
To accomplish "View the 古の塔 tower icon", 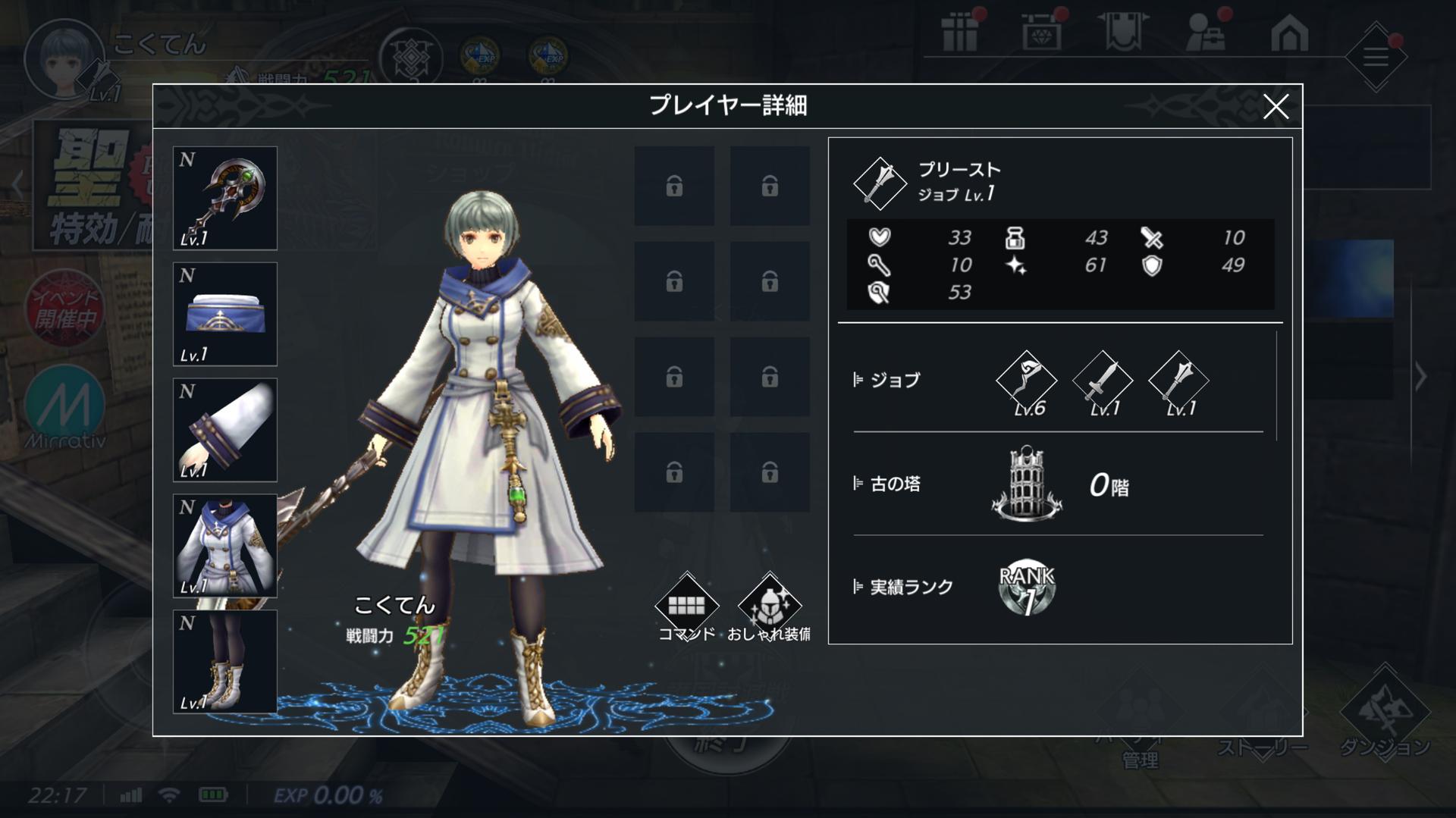I will click(1026, 484).
